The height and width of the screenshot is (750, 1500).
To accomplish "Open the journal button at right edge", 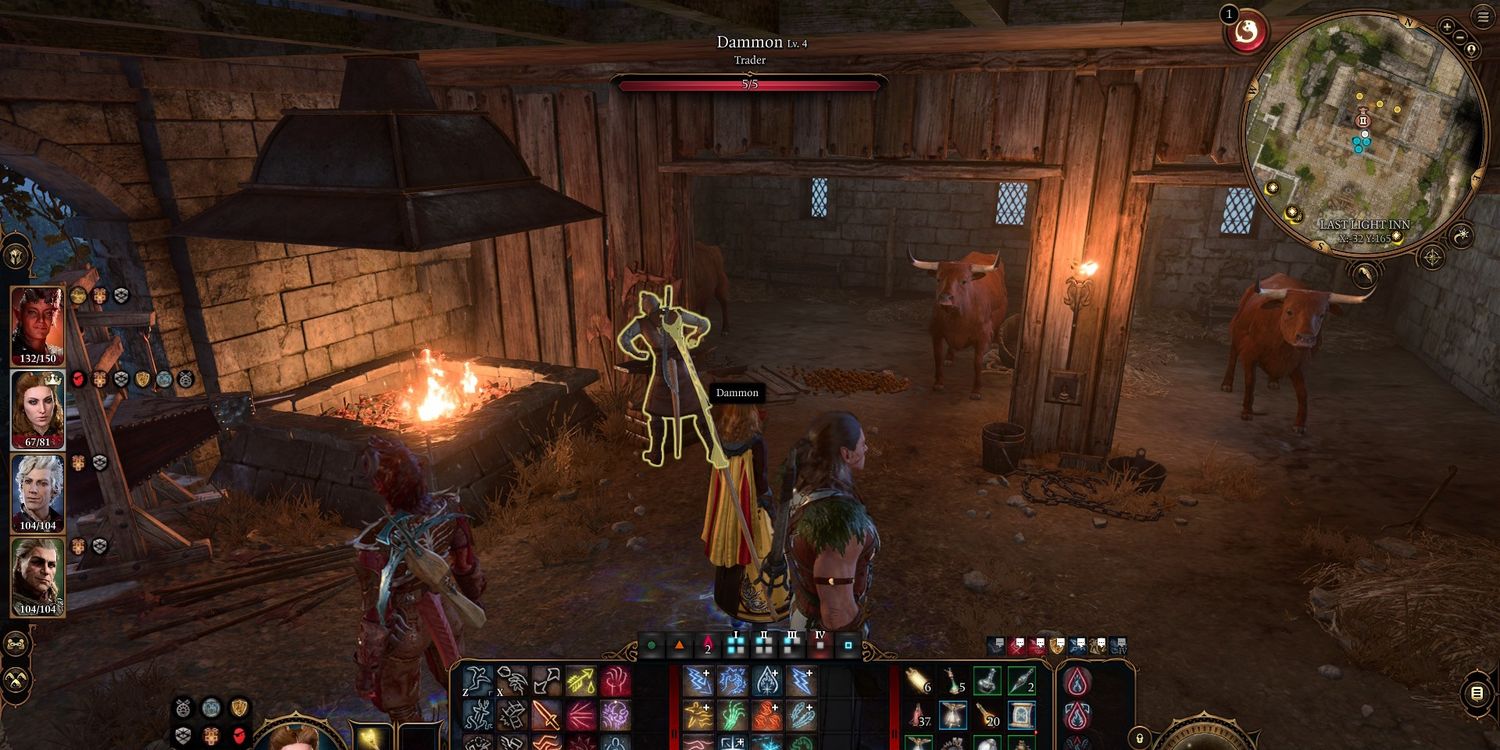I will tap(1479, 693).
